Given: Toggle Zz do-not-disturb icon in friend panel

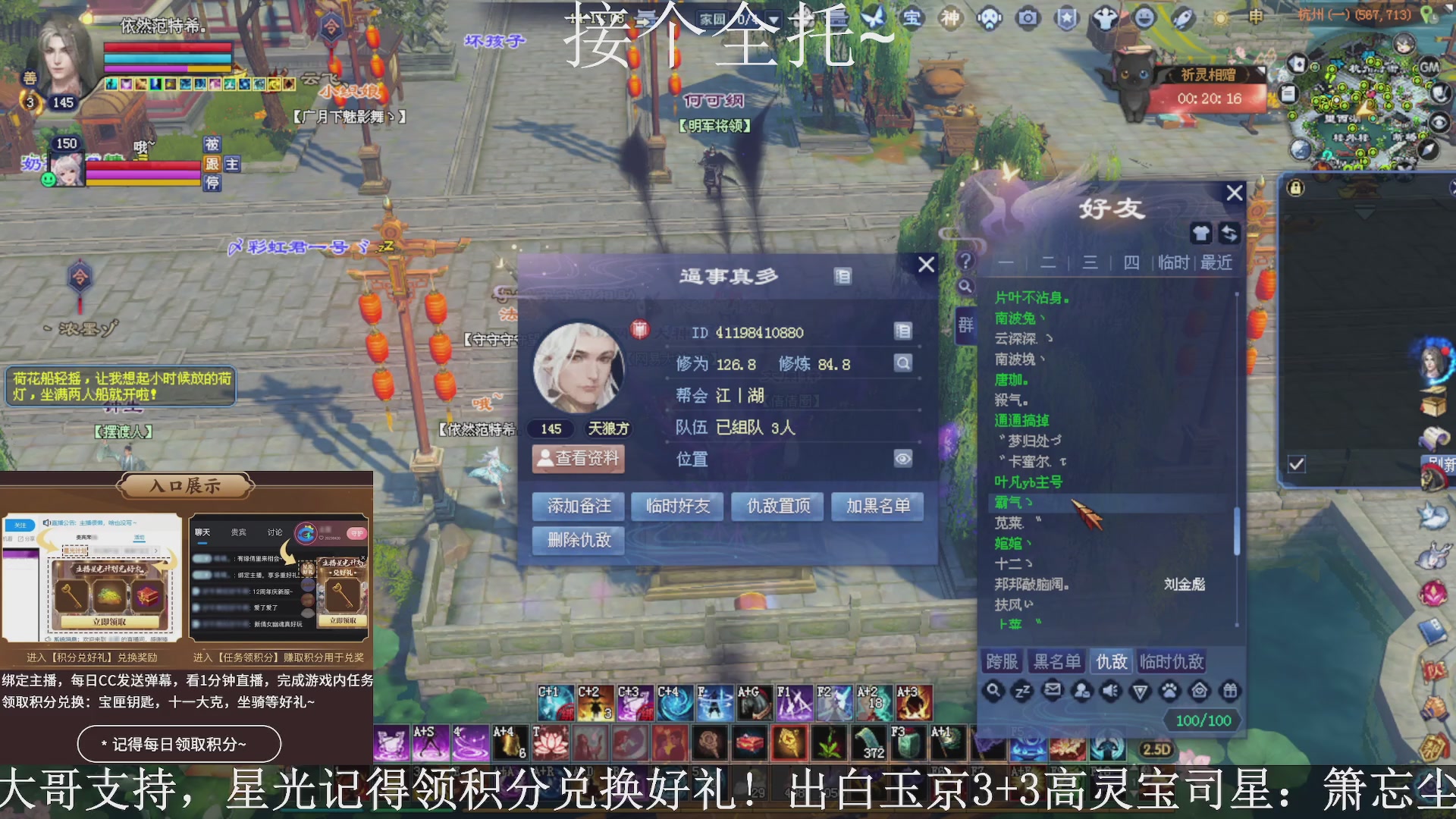Looking at the screenshot, I should (x=1023, y=692).
